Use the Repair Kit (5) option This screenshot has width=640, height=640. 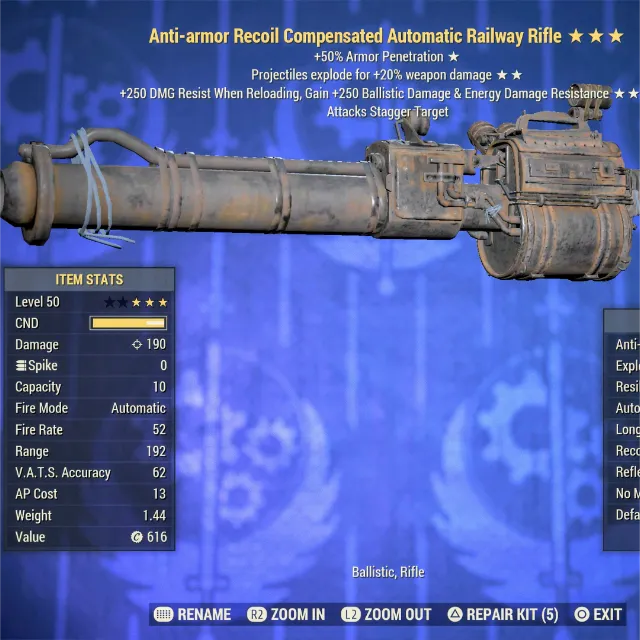pyautogui.click(x=501, y=614)
